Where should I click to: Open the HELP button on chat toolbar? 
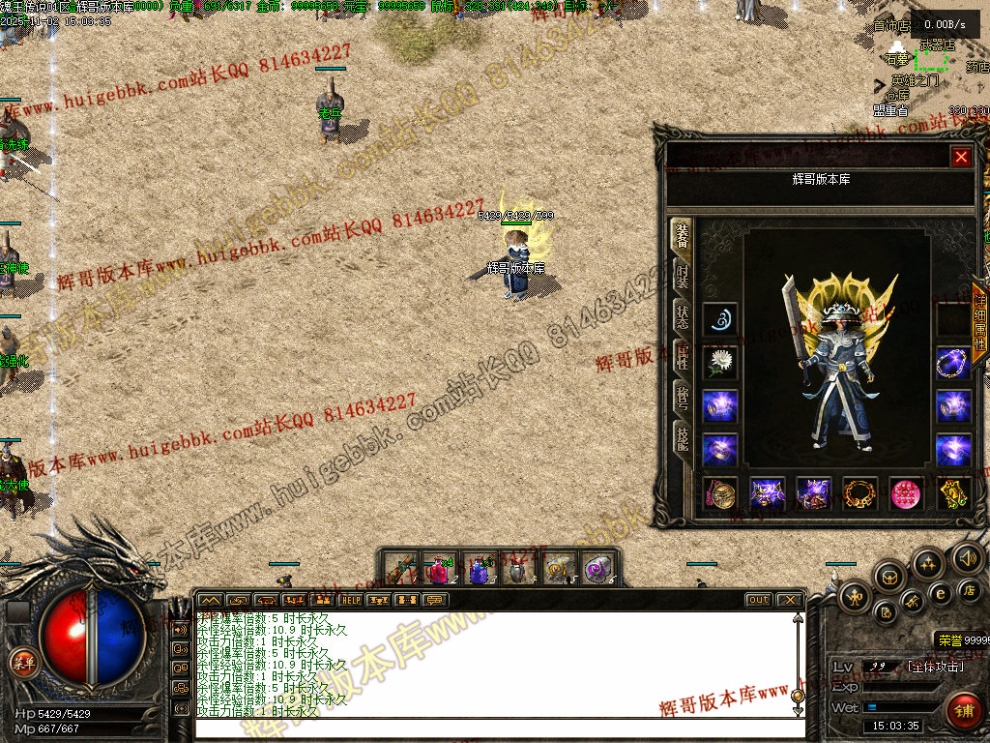350,600
